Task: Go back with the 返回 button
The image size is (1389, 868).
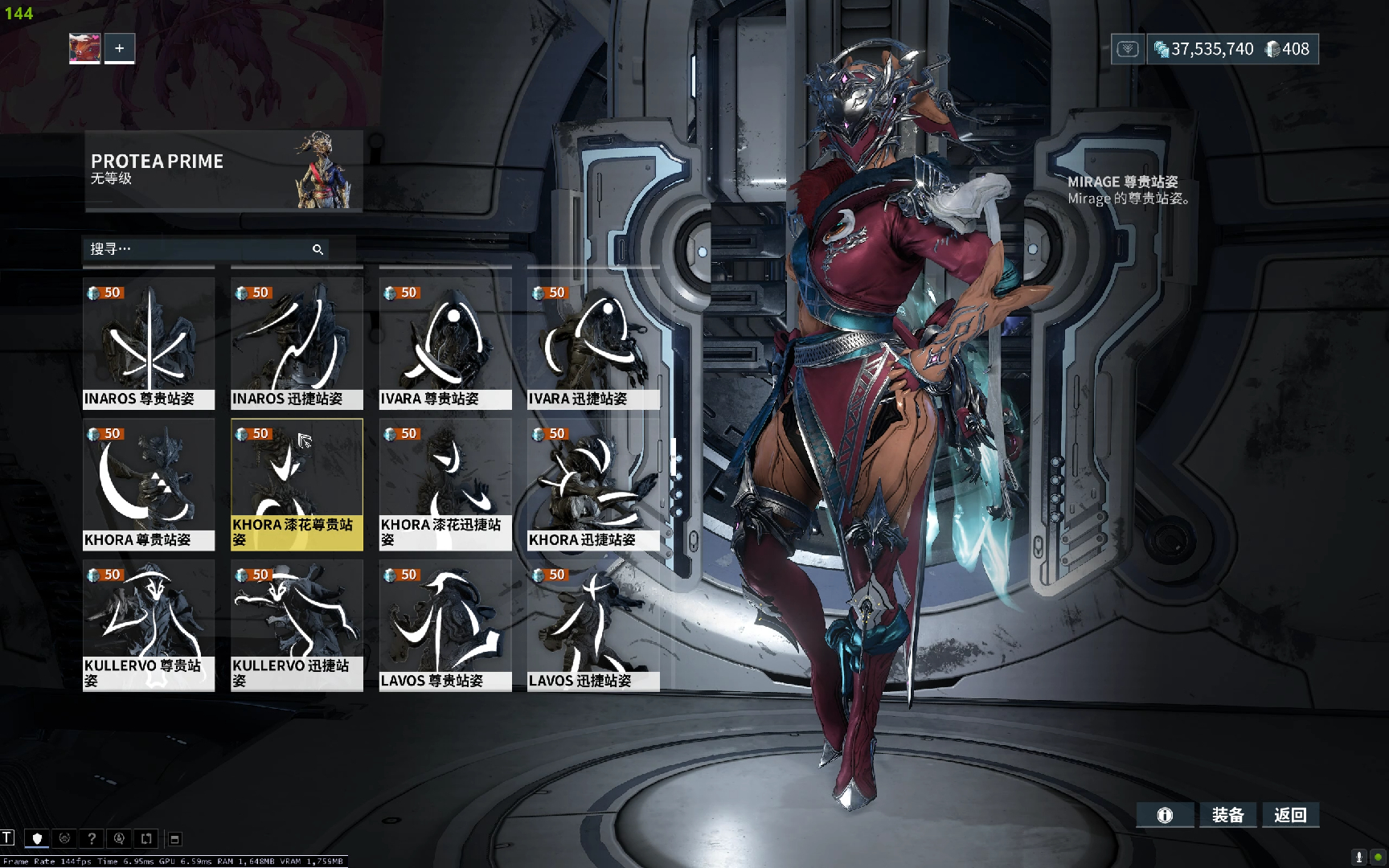Action: pyautogui.click(x=1290, y=815)
